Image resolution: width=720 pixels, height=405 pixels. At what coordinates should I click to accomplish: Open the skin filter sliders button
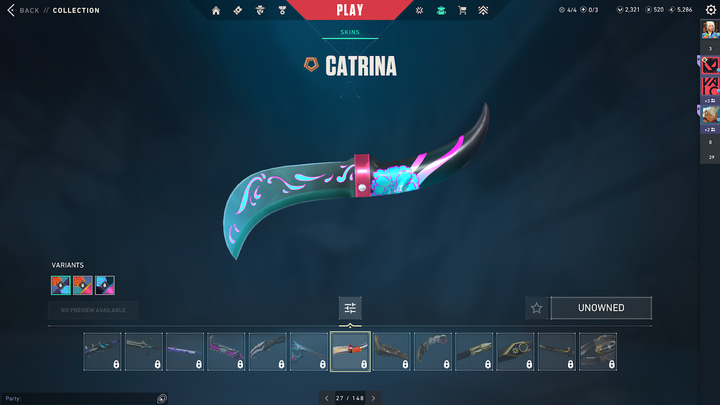click(x=350, y=308)
